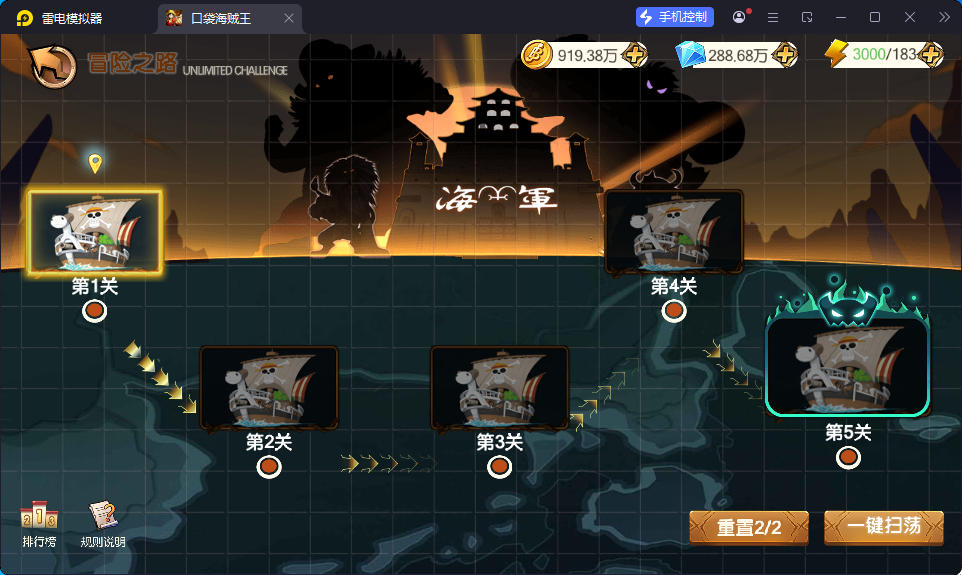Add more lightning energy with plus button
This screenshot has width=962, height=575.
pyautogui.click(x=930, y=54)
